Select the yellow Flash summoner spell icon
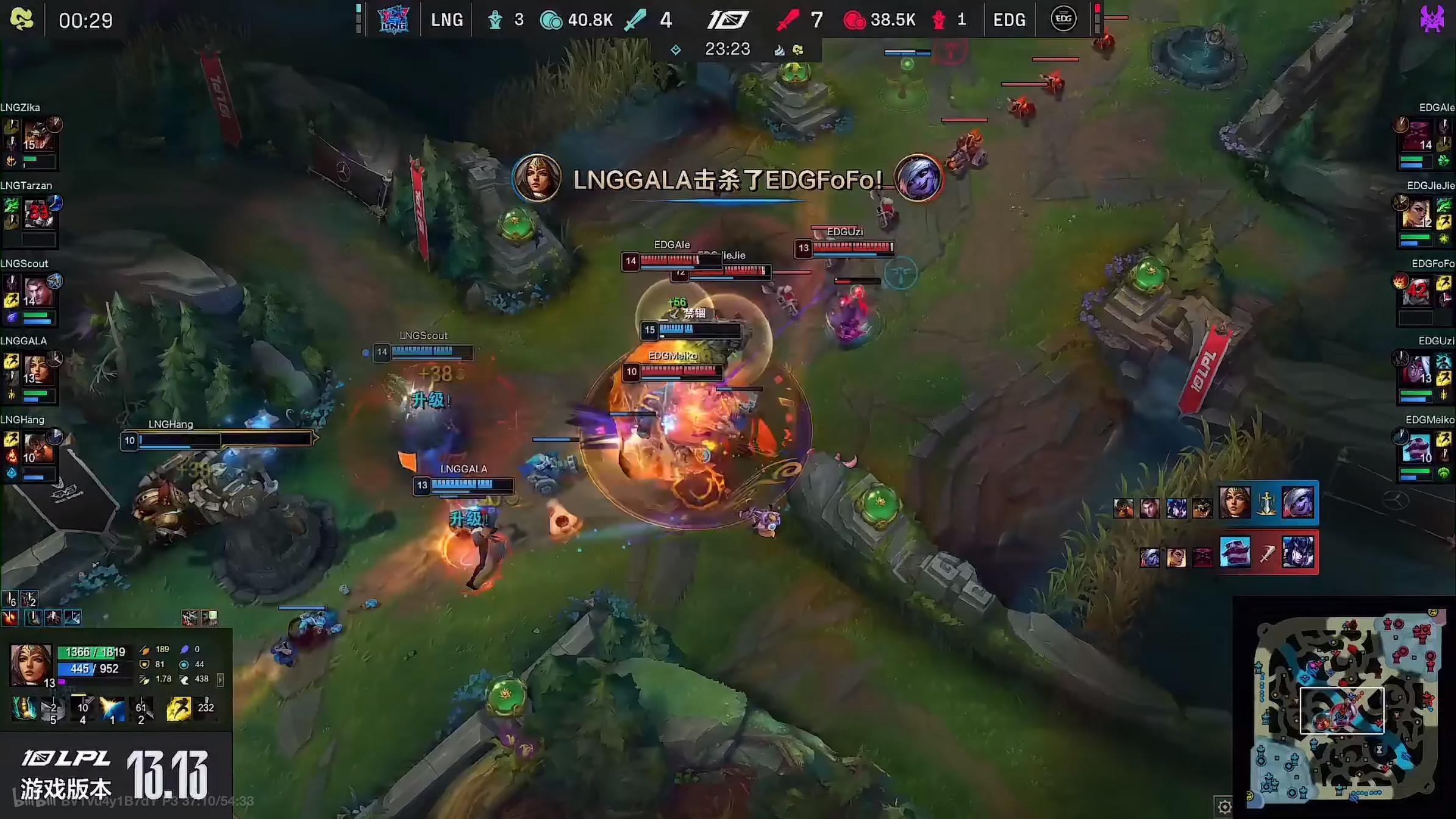The image size is (1456, 819). [179, 709]
